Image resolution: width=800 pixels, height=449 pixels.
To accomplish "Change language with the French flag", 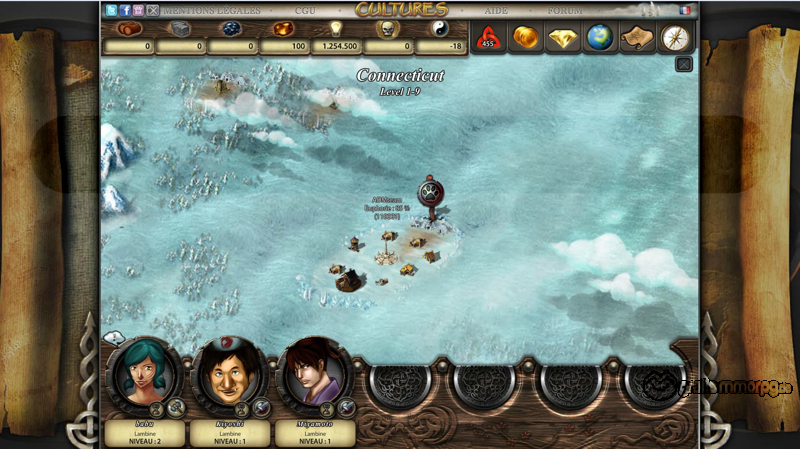I will pyautogui.click(x=685, y=10).
